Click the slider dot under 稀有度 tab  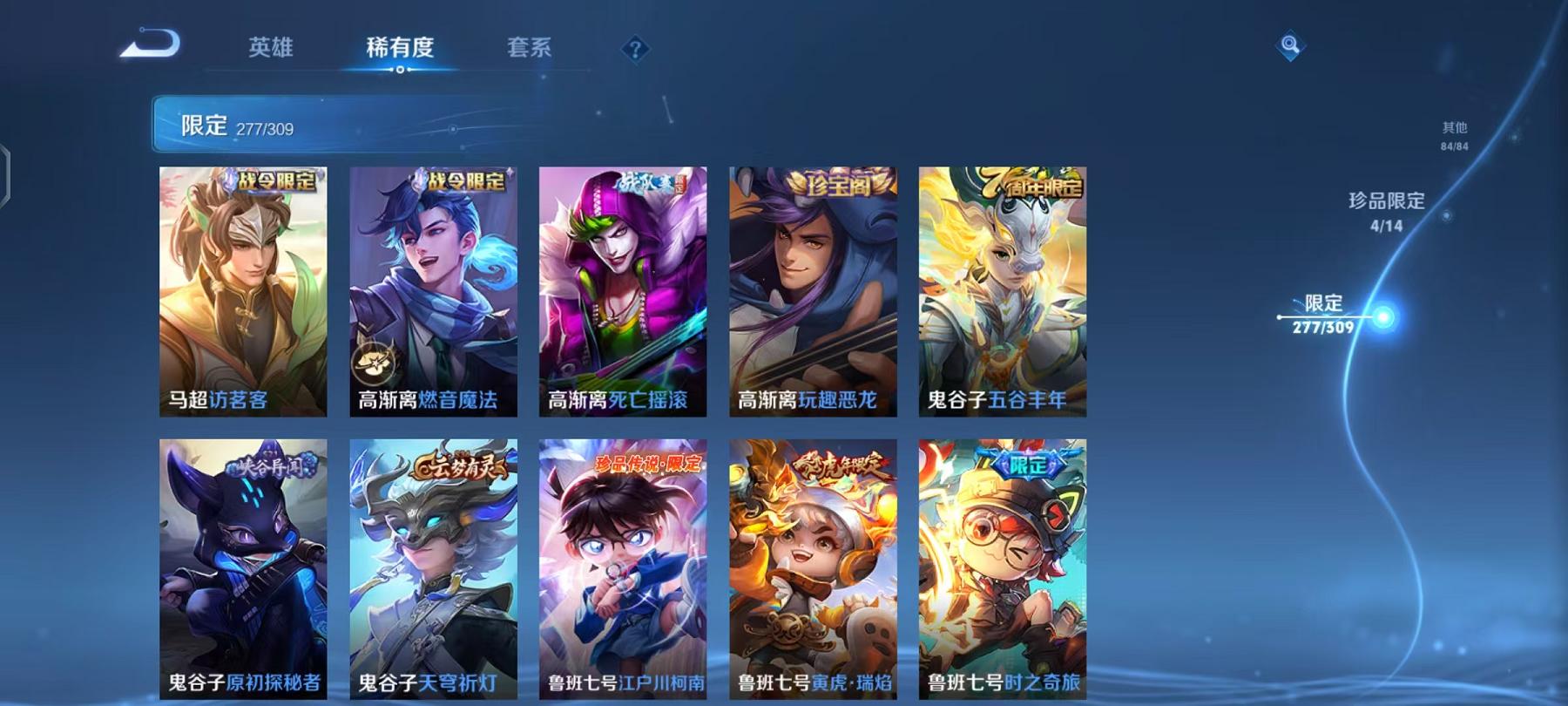[399, 68]
